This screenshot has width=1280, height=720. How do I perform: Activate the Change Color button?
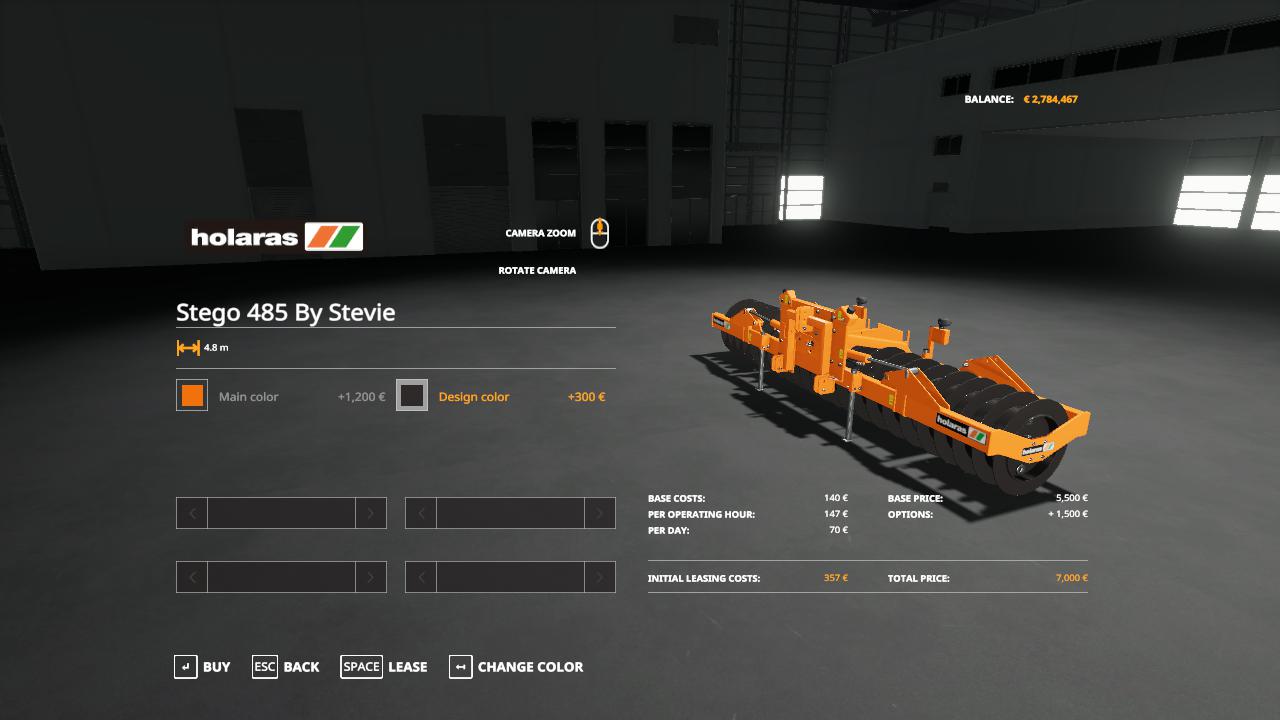tap(516, 667)
